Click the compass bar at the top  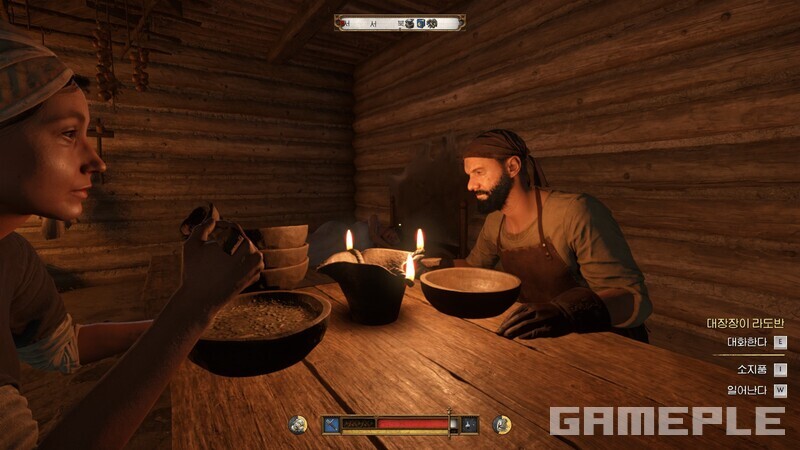(x=399, y=22)
